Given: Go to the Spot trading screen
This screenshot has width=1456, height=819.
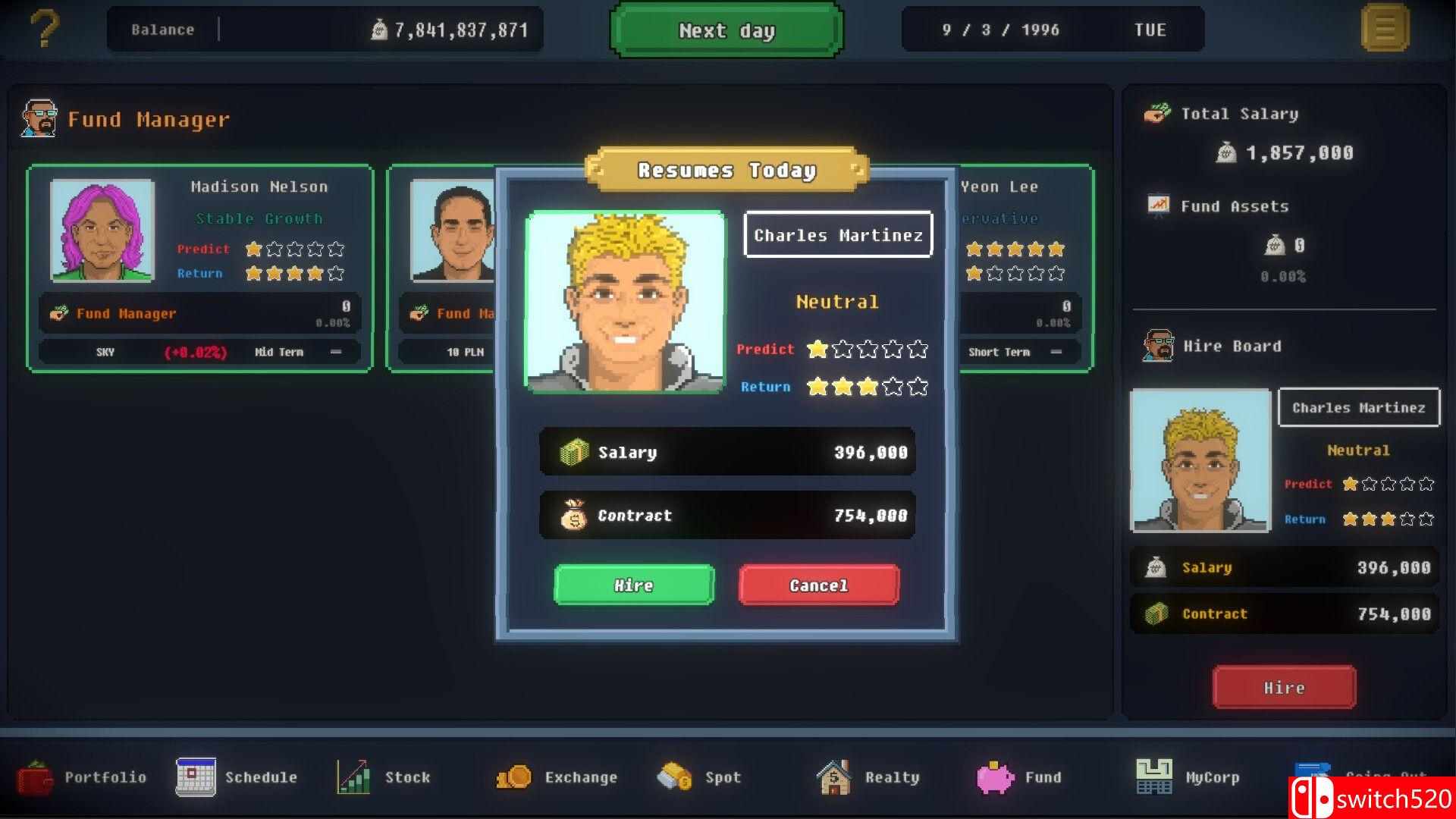Looking at the screenshot, I should tap(698, 777).
